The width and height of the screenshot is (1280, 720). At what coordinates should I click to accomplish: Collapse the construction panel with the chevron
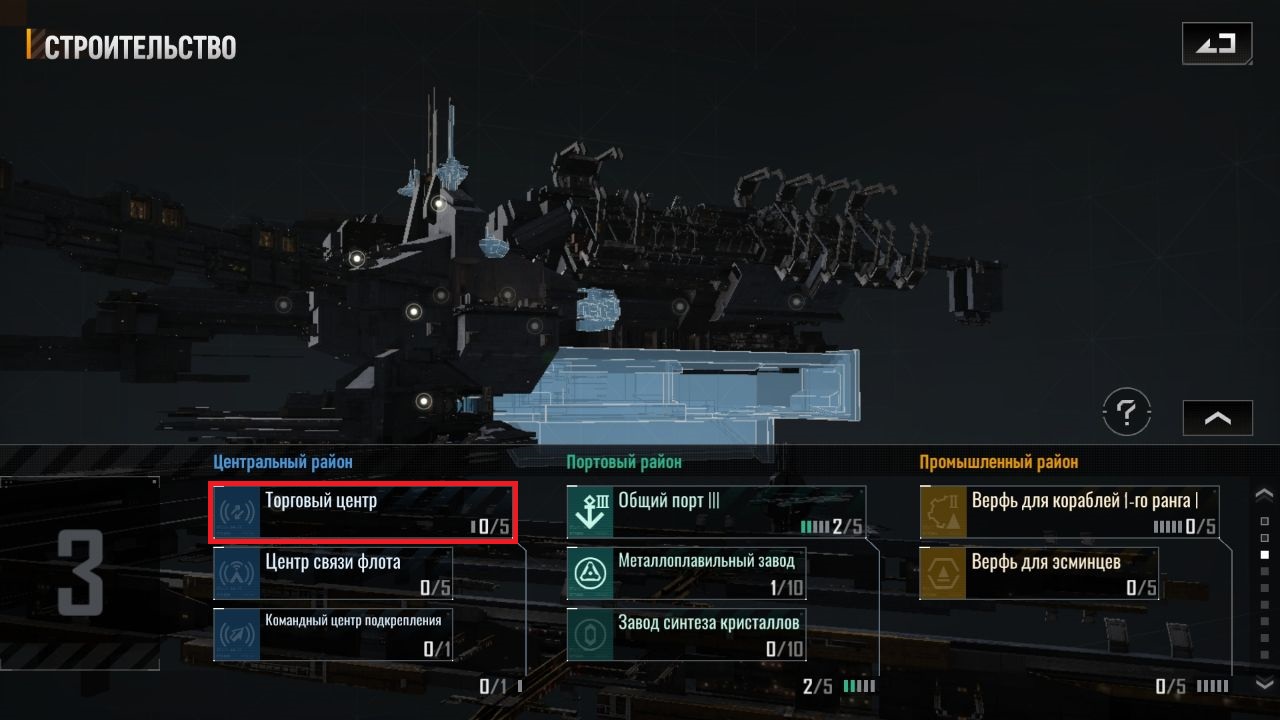coord(1217,418)
